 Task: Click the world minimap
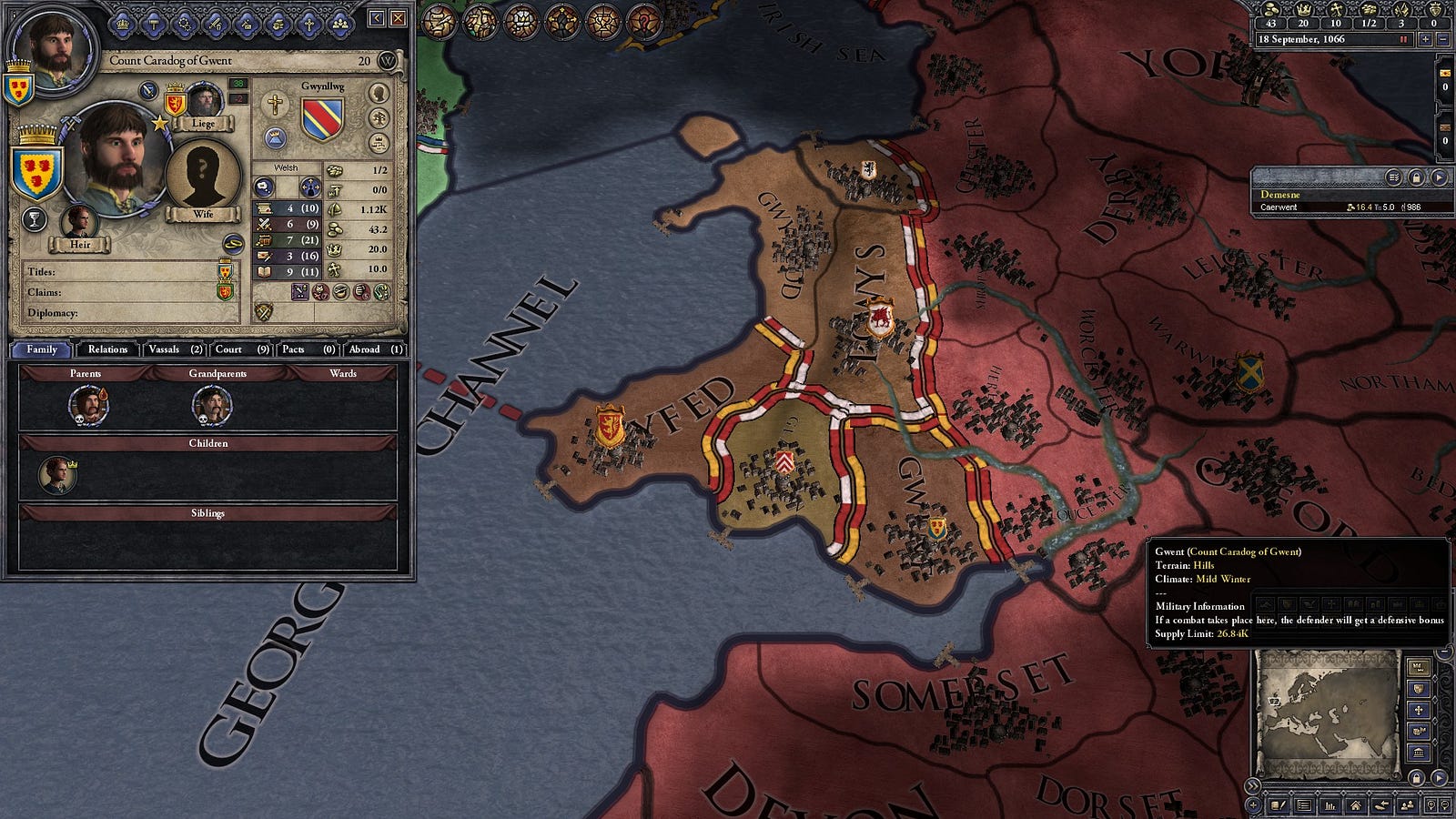1327,710
